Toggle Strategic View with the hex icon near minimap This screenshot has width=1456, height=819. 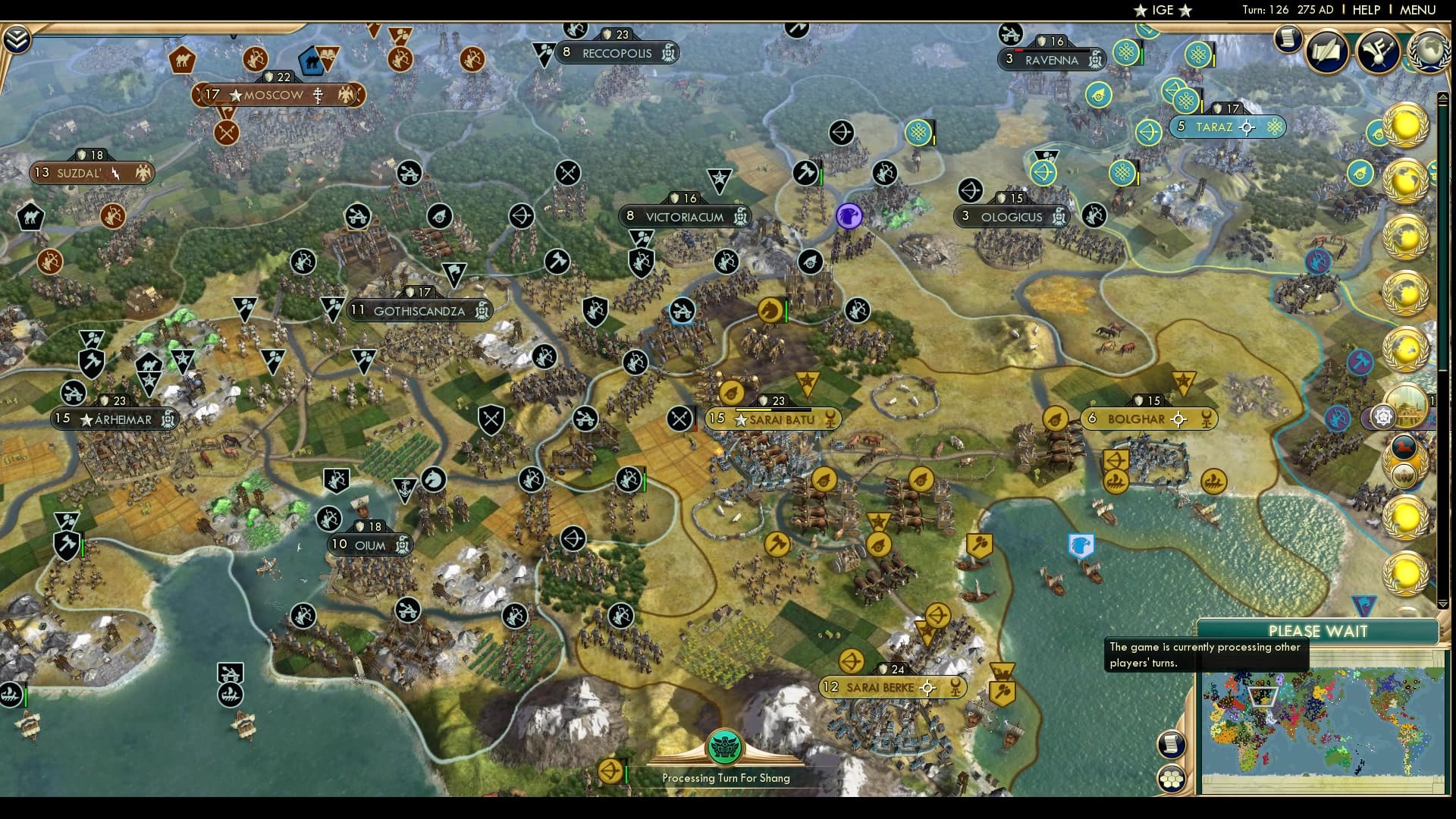point(1172,778)
